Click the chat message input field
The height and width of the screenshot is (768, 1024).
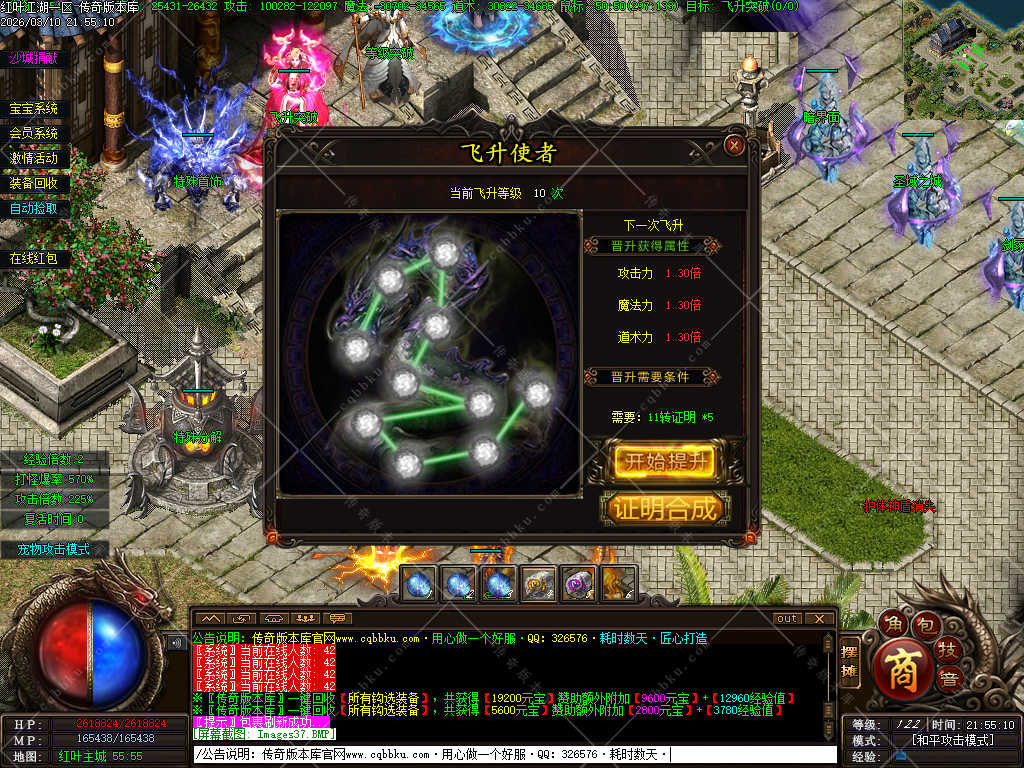(512, 754)
